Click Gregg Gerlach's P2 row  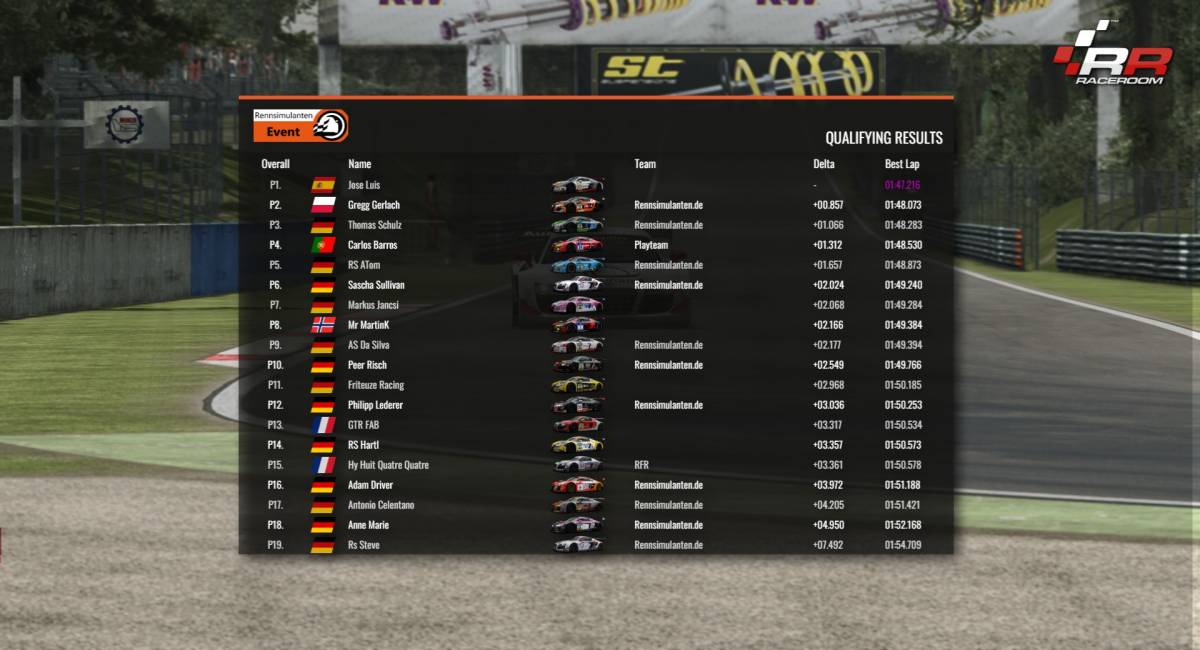coord(373,205)
